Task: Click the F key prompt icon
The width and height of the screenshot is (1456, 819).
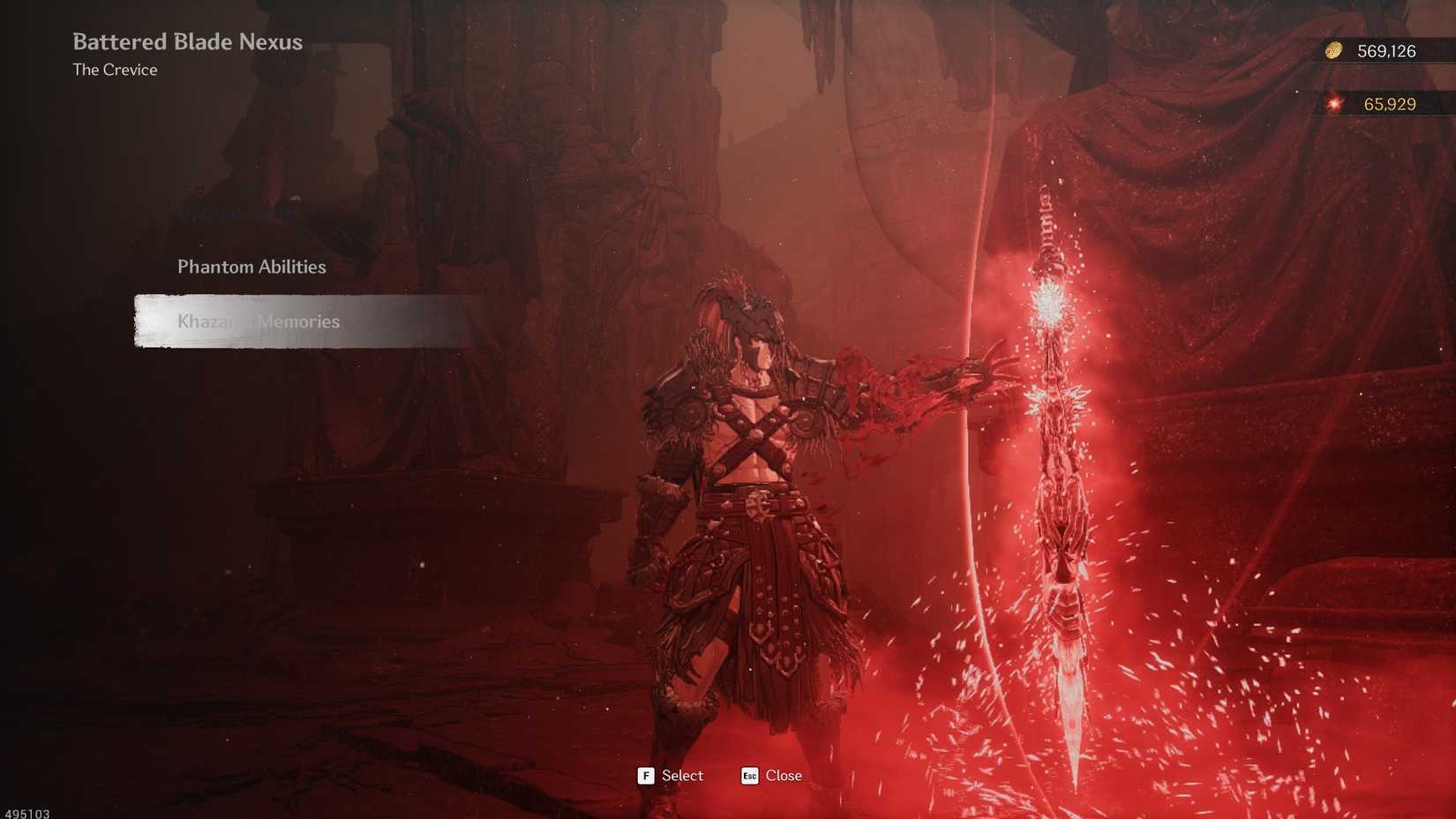Action: 646,776
